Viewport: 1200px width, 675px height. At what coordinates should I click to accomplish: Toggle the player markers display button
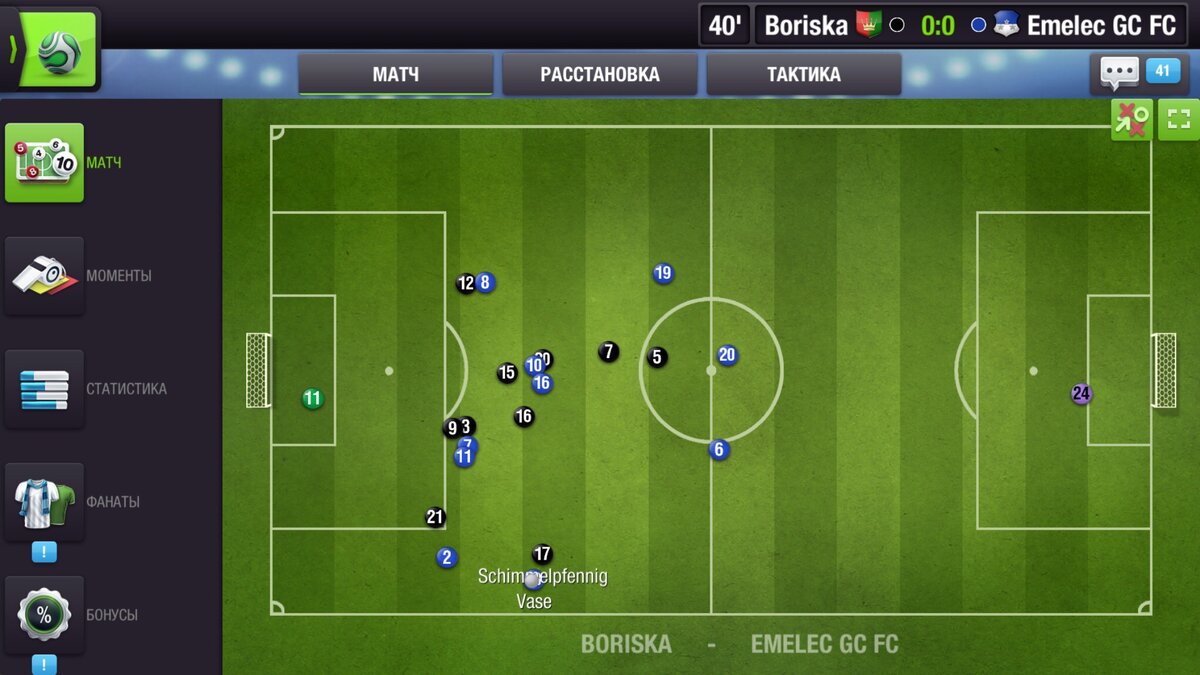[1131, 120]
